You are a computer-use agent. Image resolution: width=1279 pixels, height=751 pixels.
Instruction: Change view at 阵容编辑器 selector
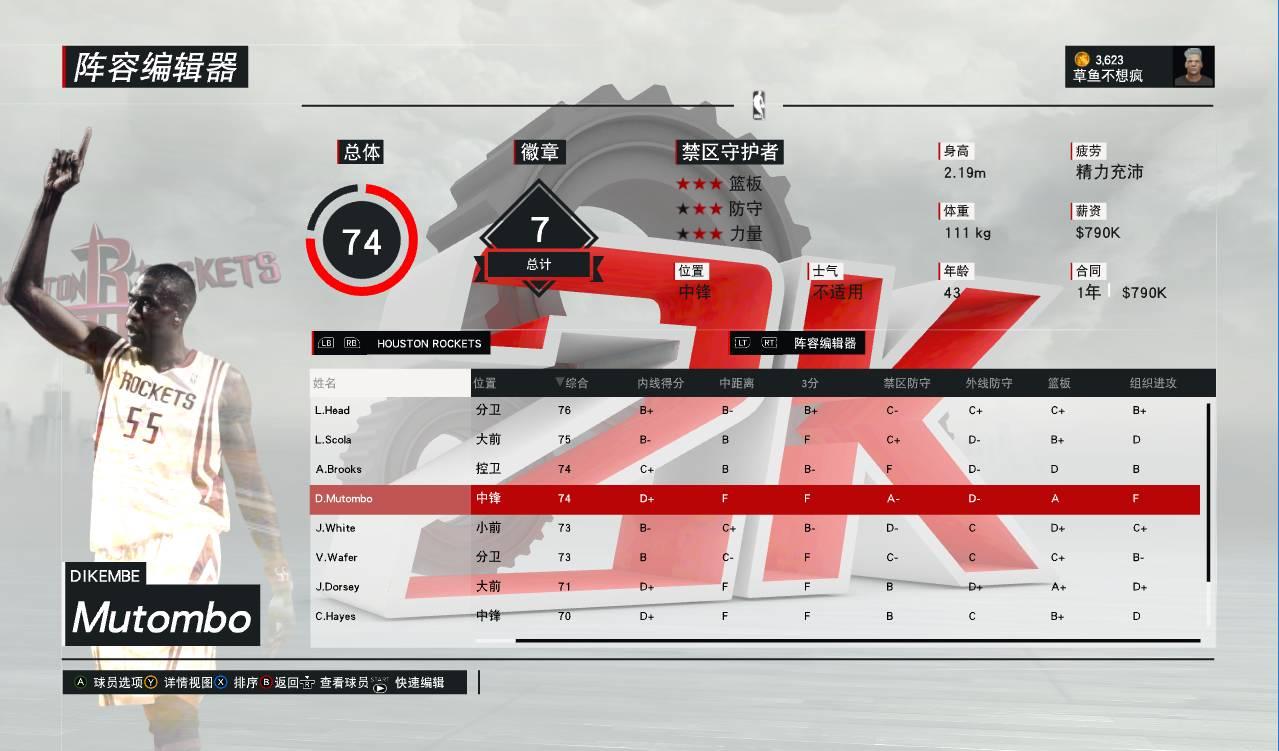click(x=824, y=343)
